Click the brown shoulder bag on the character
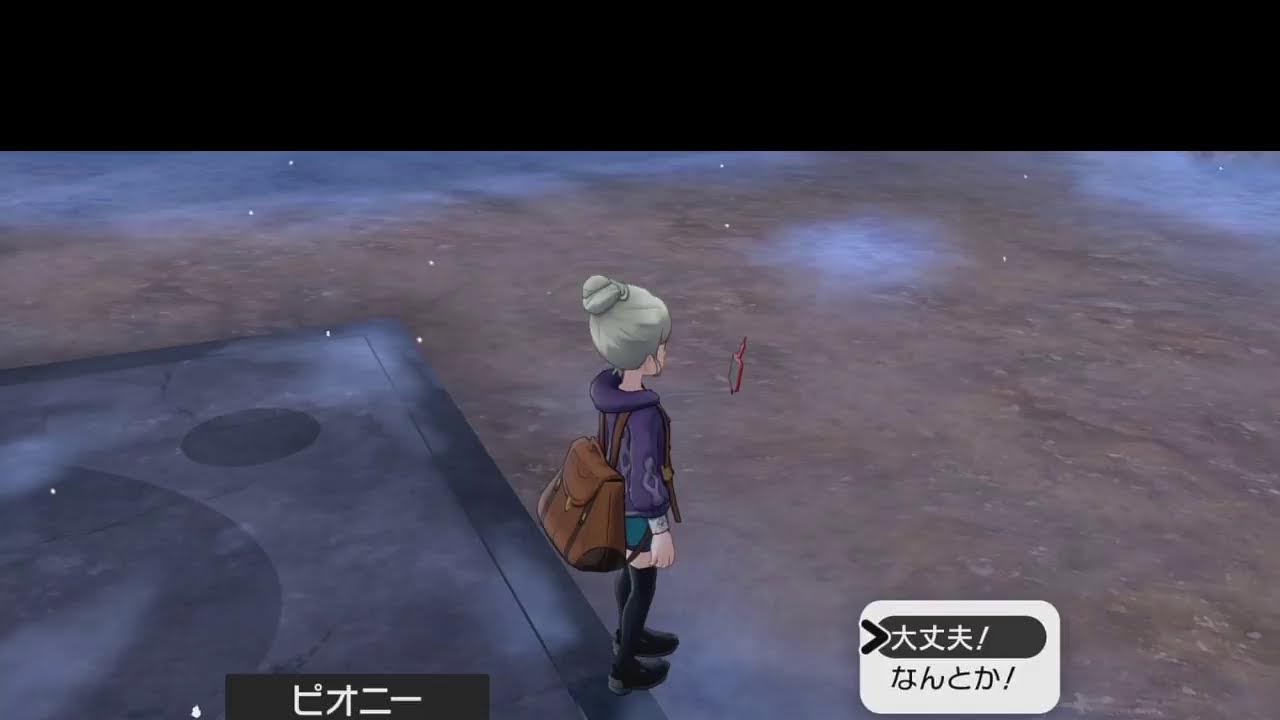 582,500
